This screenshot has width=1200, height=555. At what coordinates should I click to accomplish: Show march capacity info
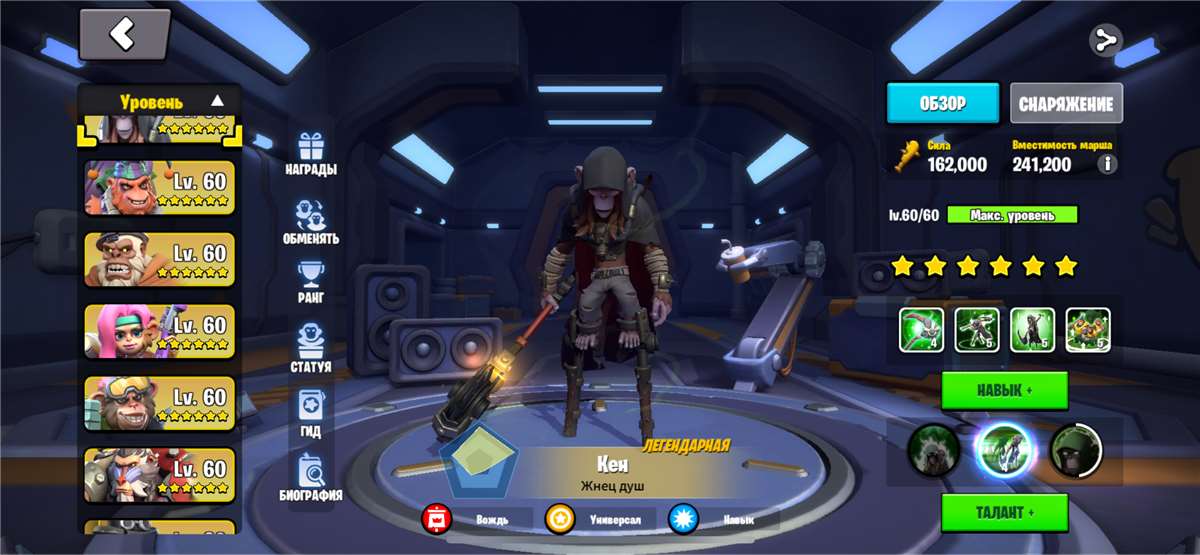[1107, 164]
